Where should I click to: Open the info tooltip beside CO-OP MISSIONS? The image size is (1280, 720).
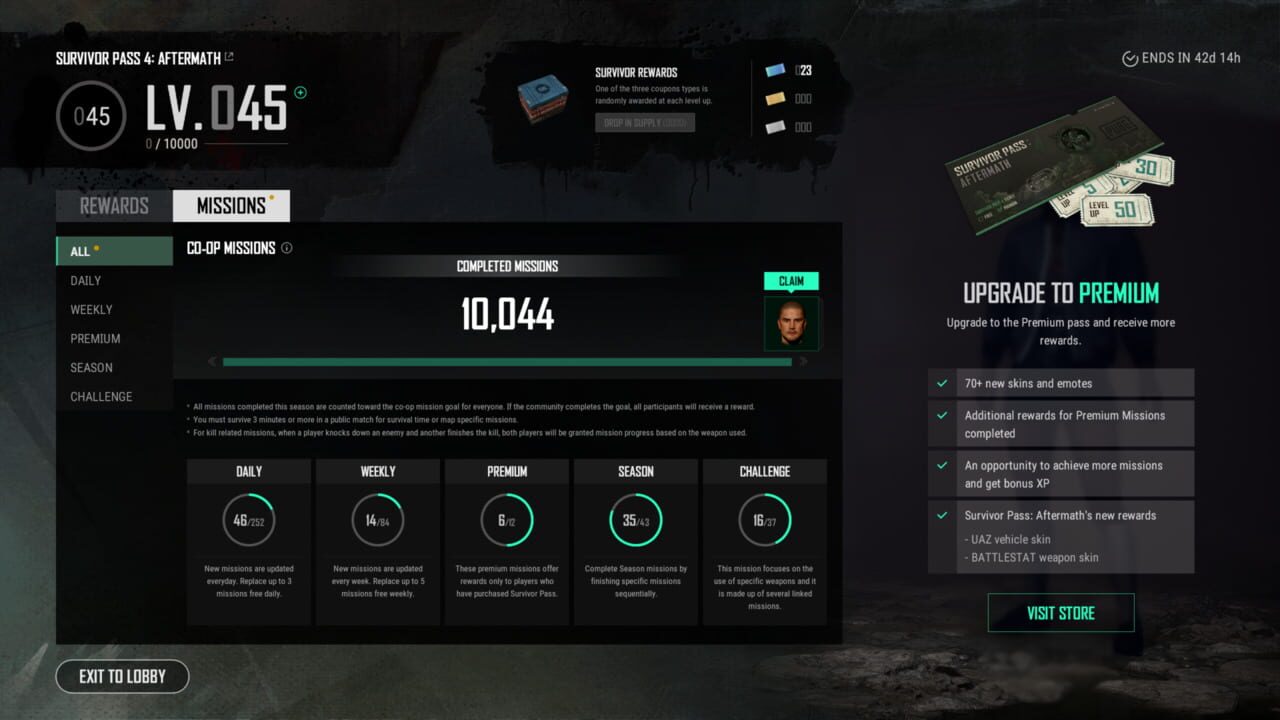(287, 248)
